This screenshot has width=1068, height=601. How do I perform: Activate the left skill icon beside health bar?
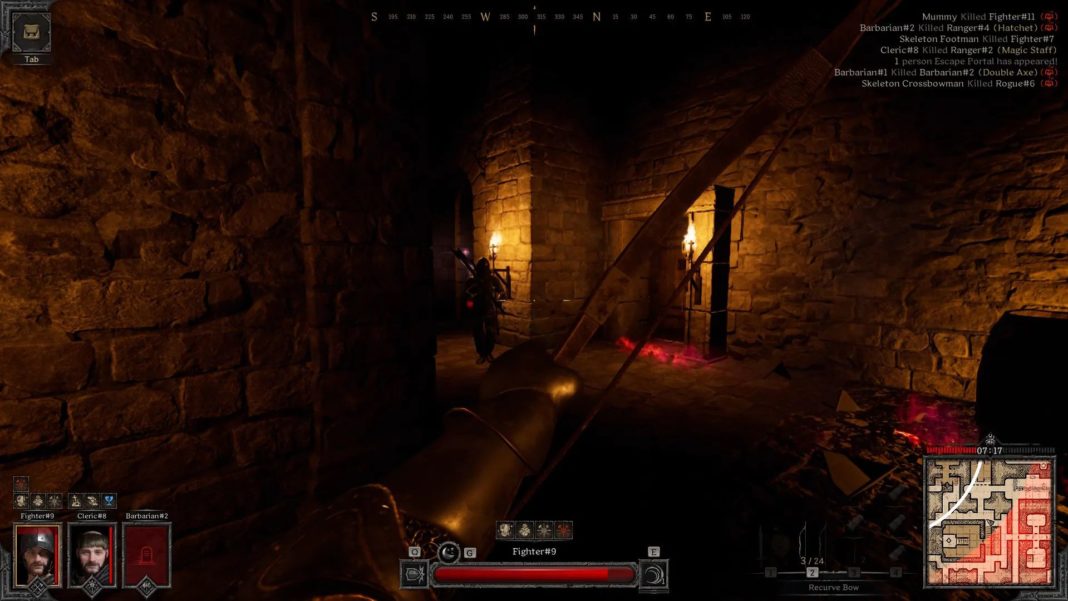pyautogui.click(x=414, y=574)
